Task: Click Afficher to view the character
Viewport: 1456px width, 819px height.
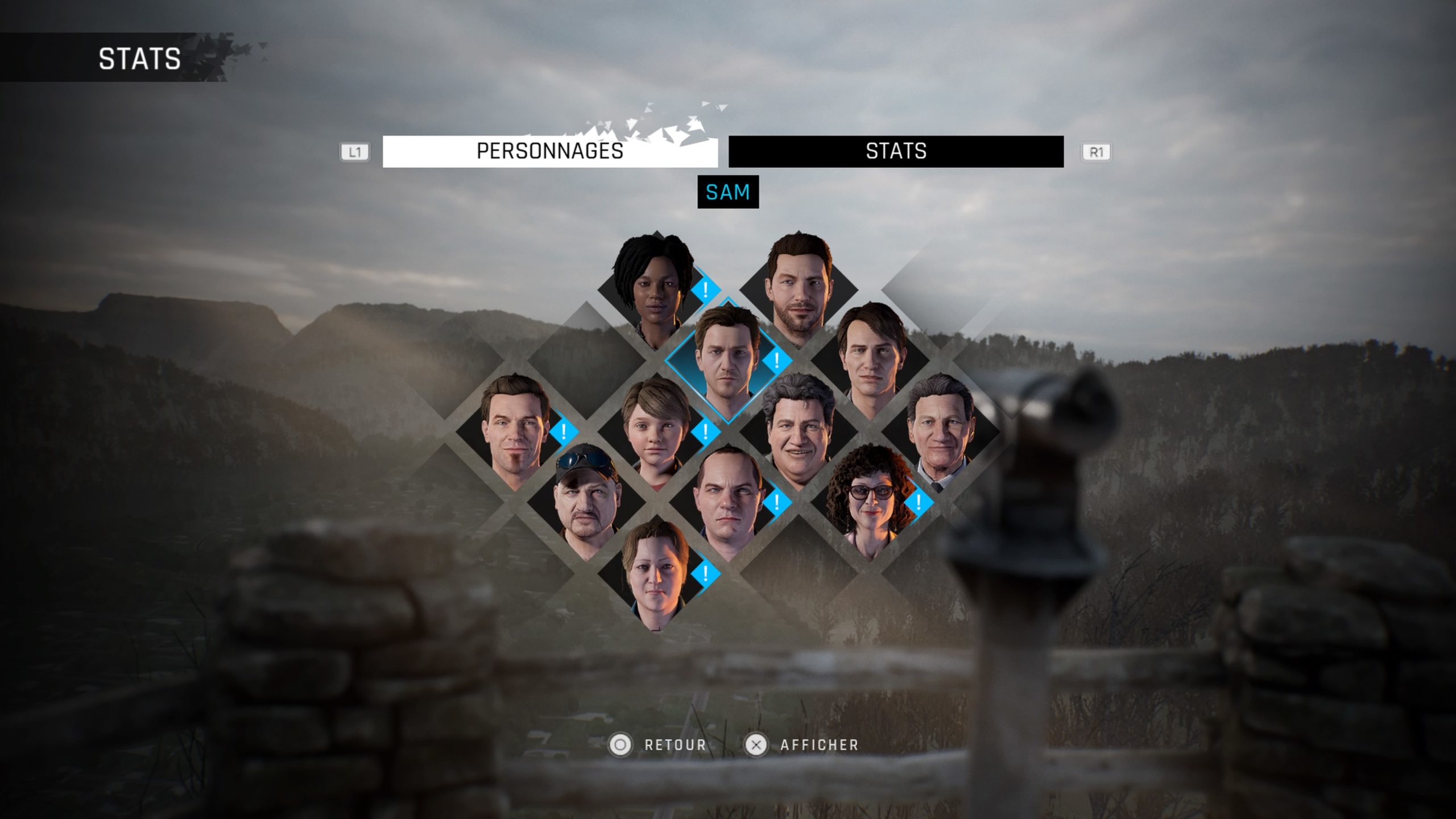Action: coord(801,745)
